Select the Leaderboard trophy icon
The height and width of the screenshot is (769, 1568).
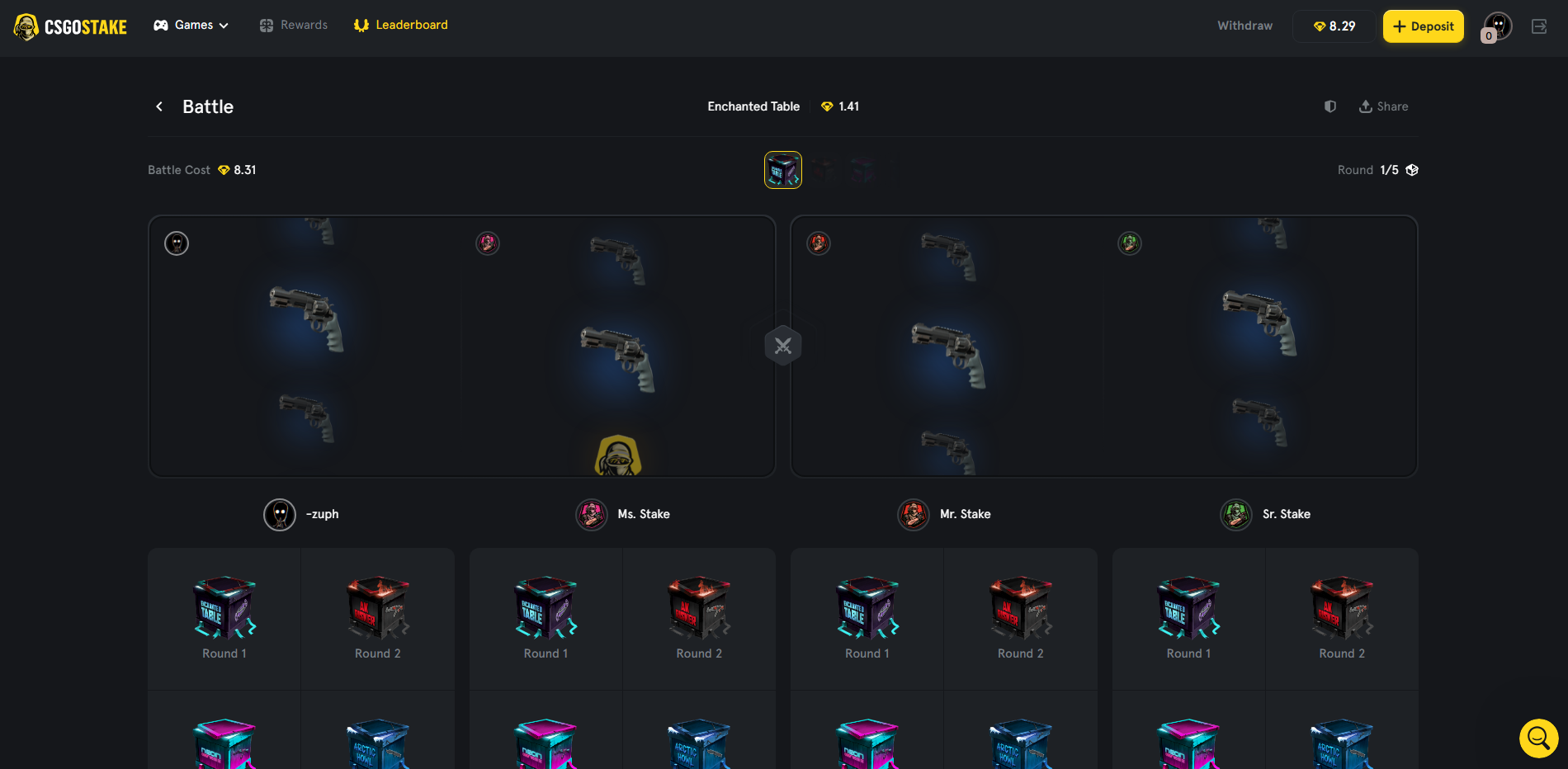tap(361, 25)
